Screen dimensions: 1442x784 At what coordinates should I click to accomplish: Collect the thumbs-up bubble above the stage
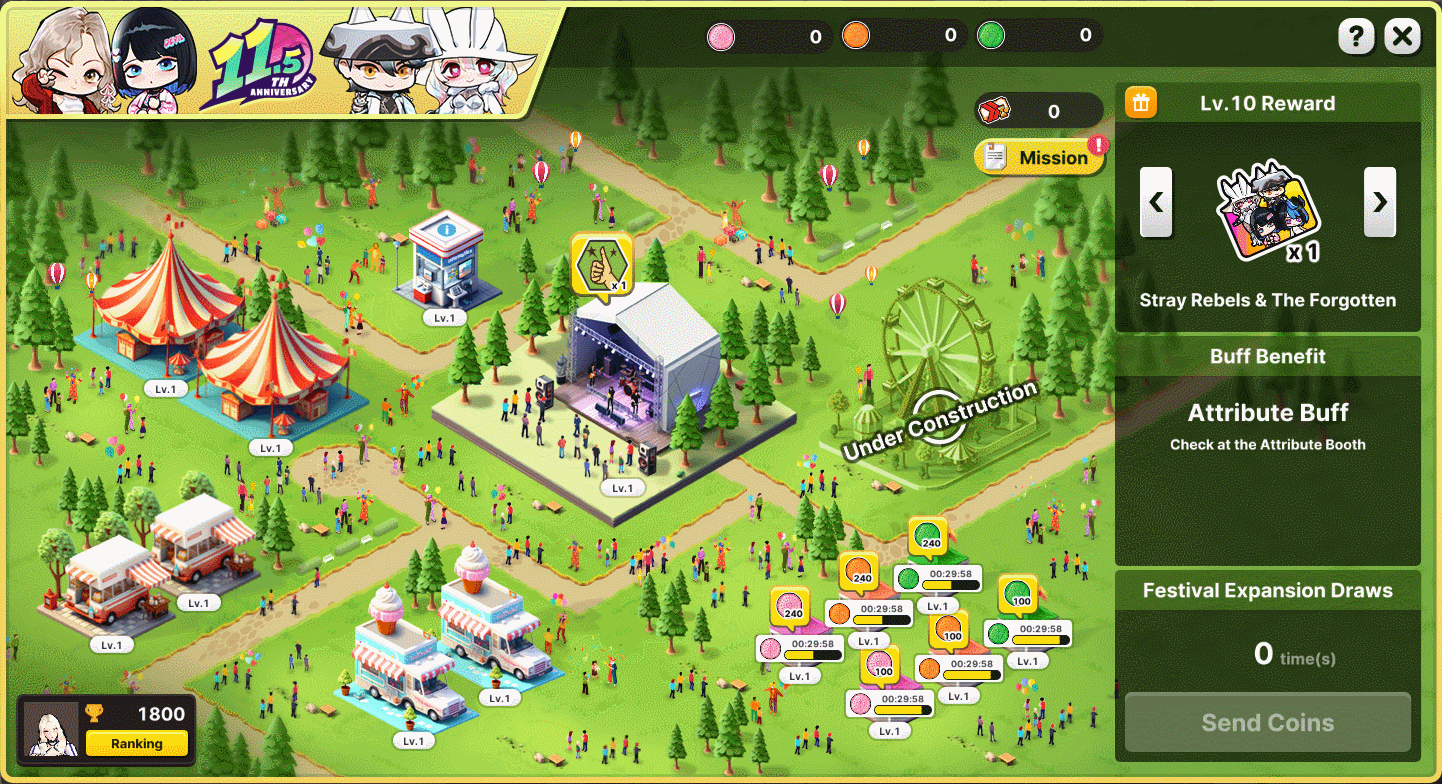601,263
